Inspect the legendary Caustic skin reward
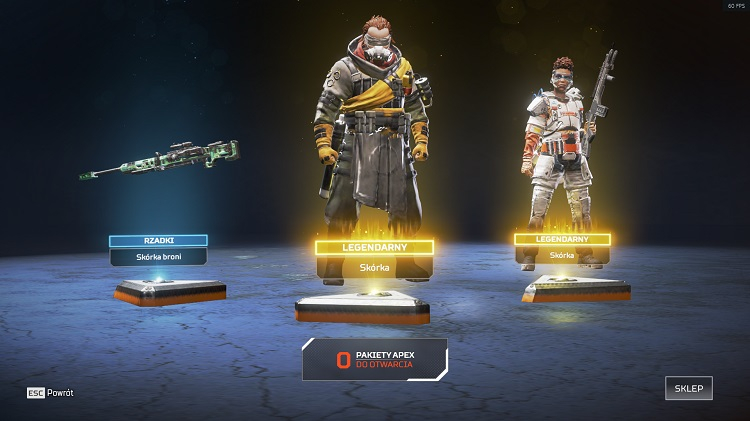The width and height of the screenshot is (750, 421). point(374,257)
